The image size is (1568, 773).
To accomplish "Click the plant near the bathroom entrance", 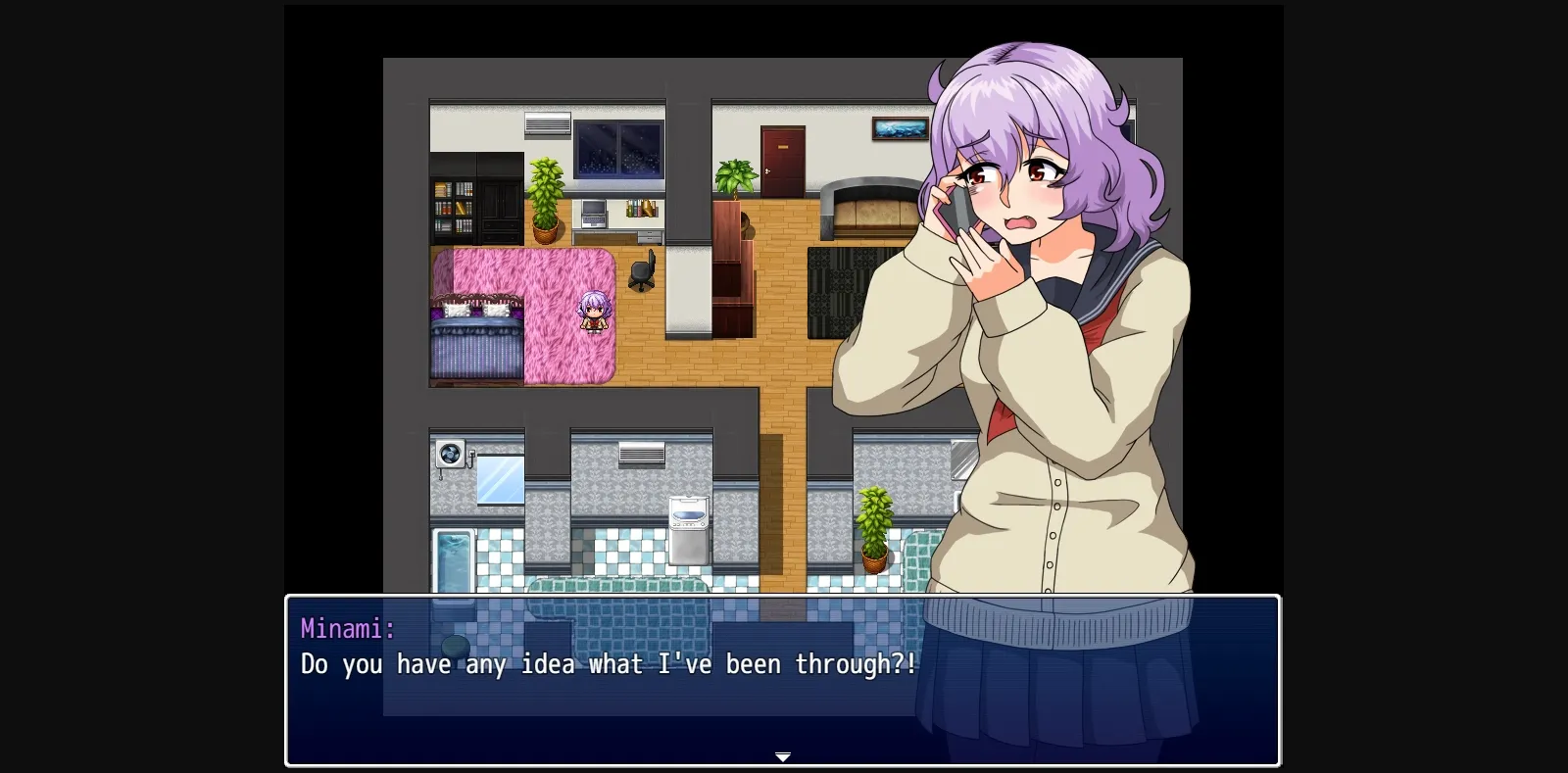I will pyautogui.click(x=875, y=524).
